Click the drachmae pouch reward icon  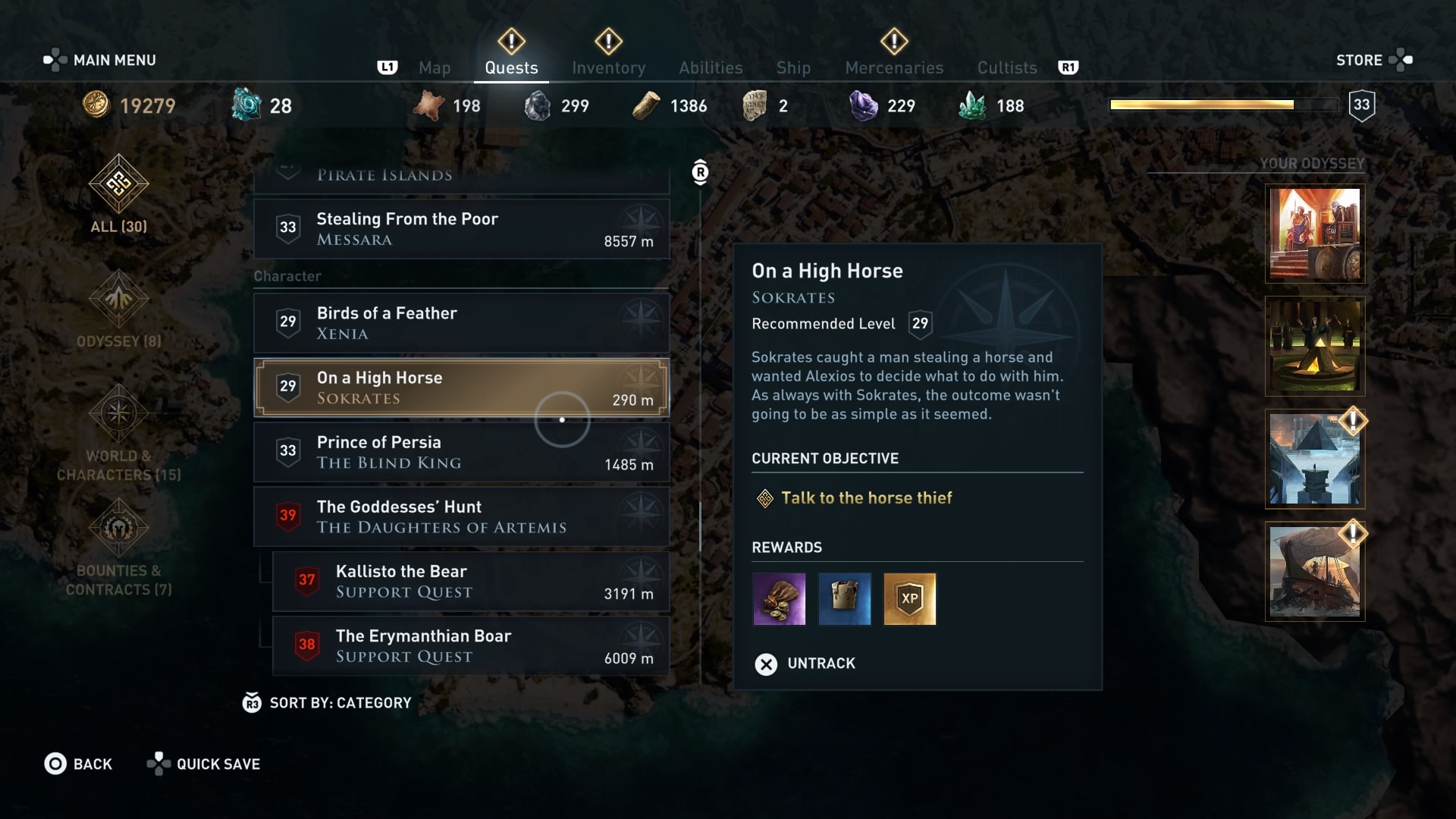click(779, 599)
